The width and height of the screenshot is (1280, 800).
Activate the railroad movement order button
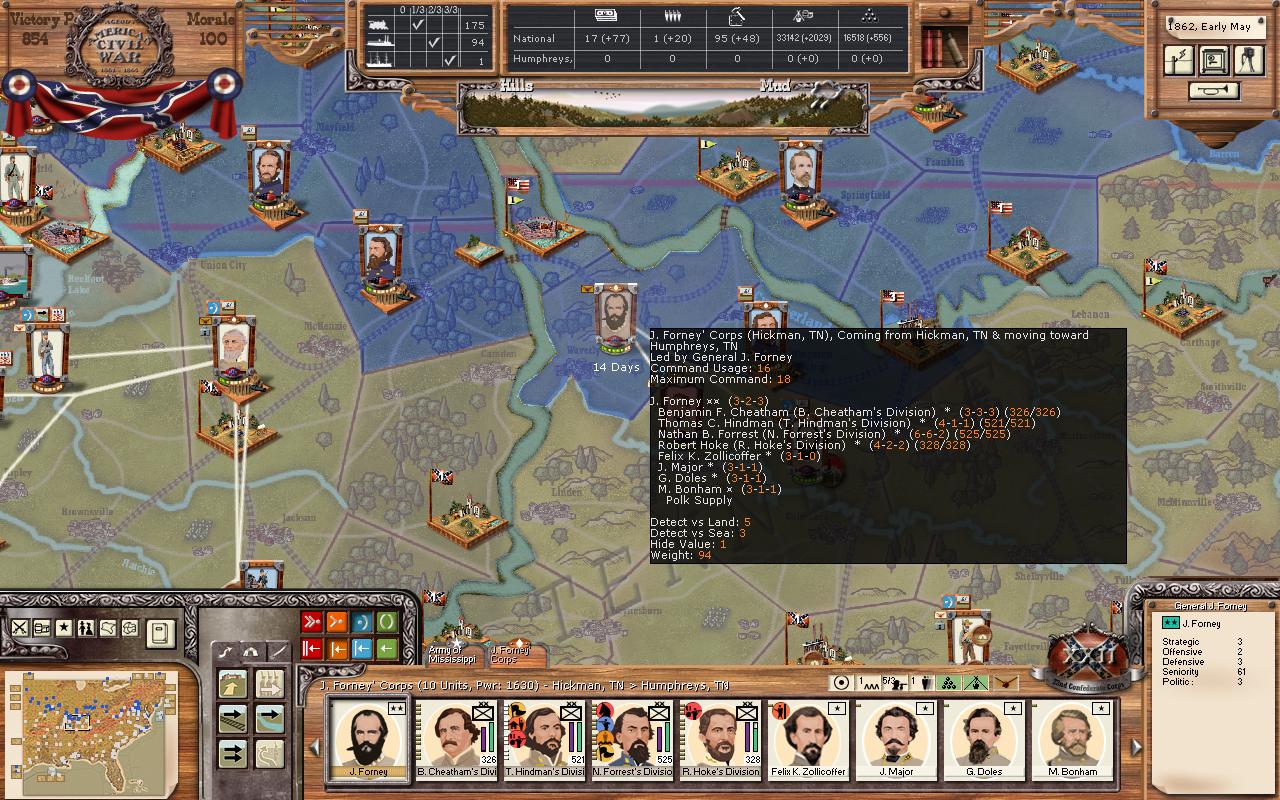coord(233,718)
